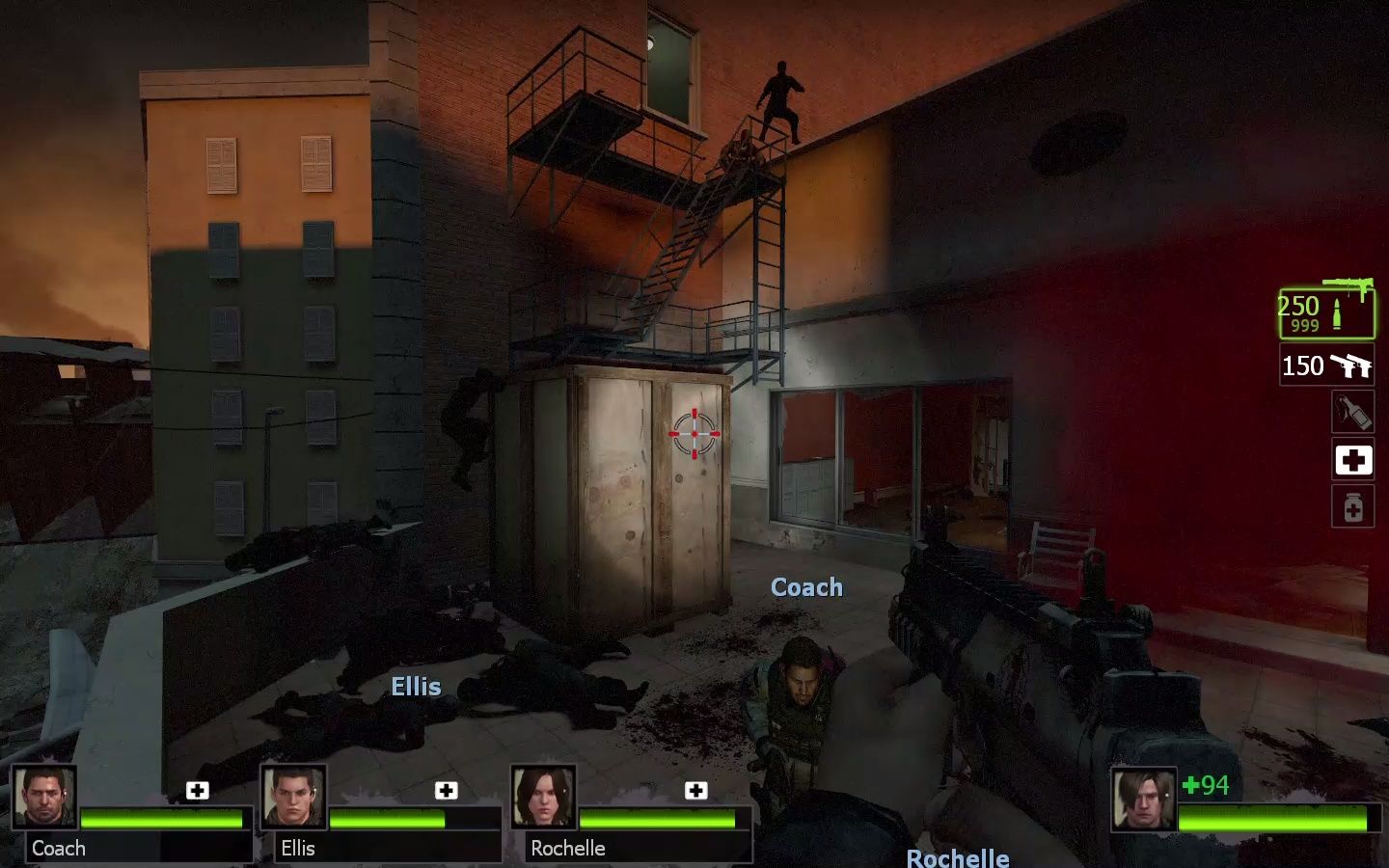Screen dimensions: 1389x868
Task: Switch to the dual pistols slot
Action: click(1326, 366)
